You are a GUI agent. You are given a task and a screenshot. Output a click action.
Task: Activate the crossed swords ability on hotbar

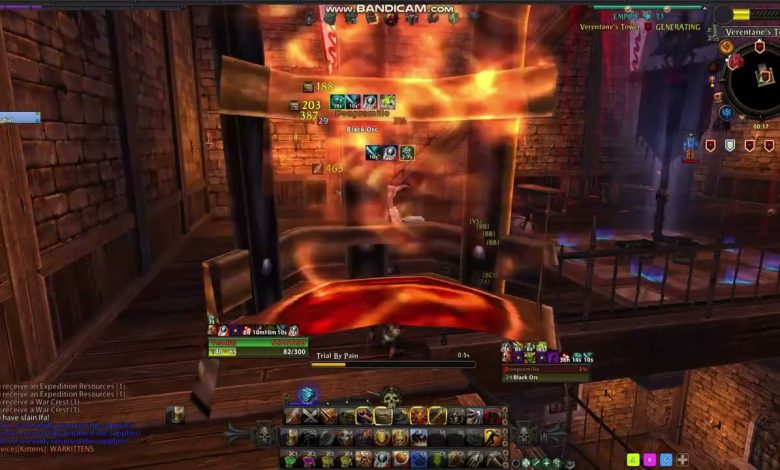pos(310,416)
